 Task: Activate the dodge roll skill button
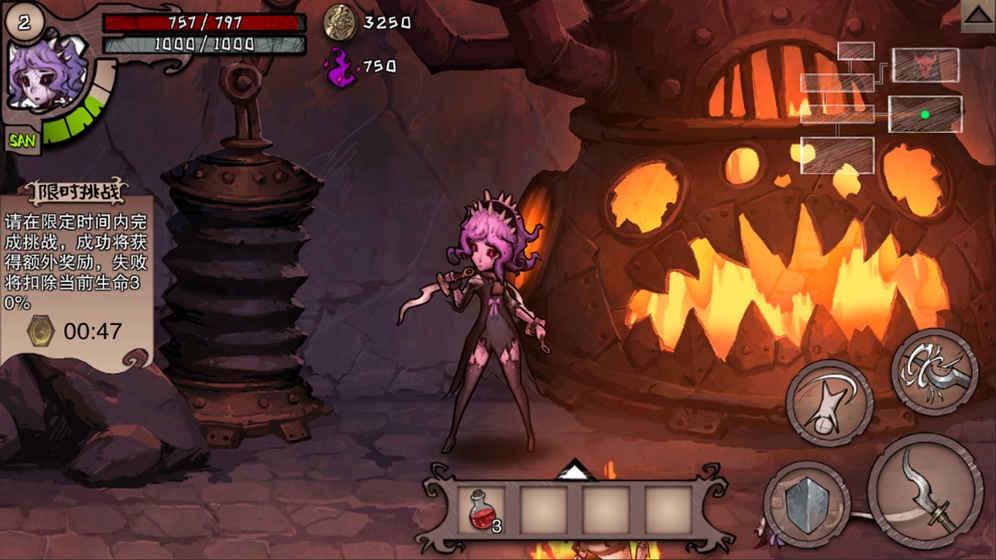[829, 401]
